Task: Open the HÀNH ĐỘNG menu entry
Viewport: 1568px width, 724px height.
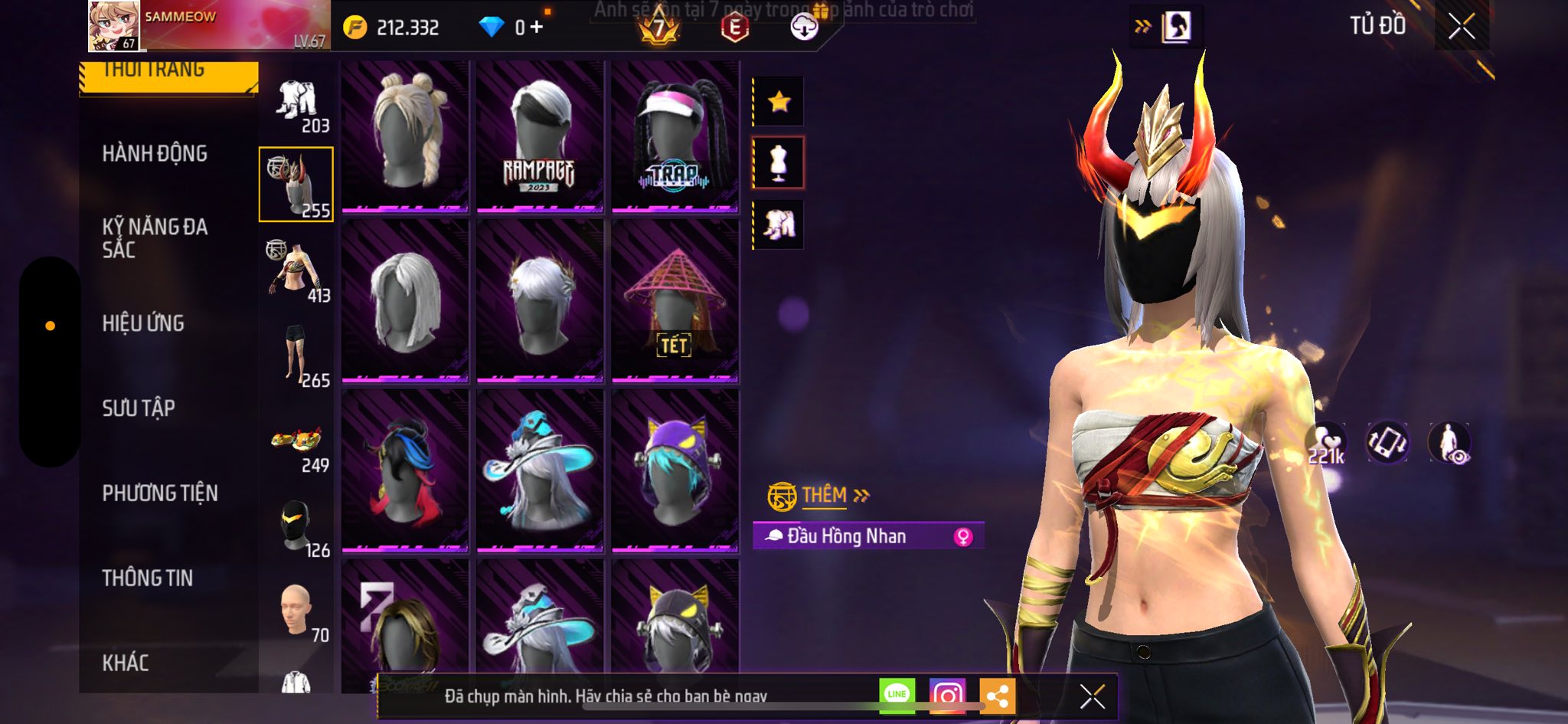Action: pyautogui.click(x=155, y=153)
